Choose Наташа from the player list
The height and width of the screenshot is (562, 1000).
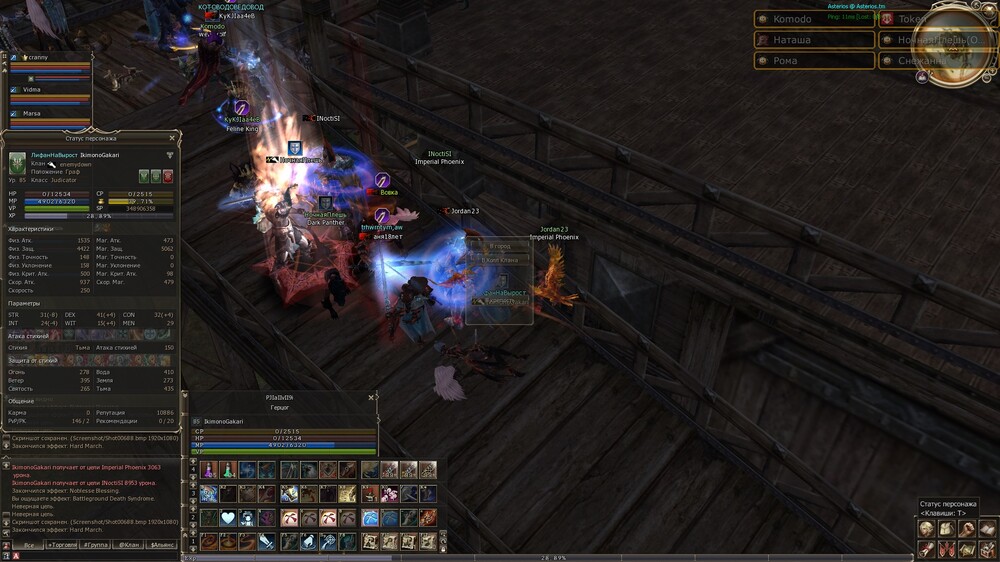pos(813,40)
